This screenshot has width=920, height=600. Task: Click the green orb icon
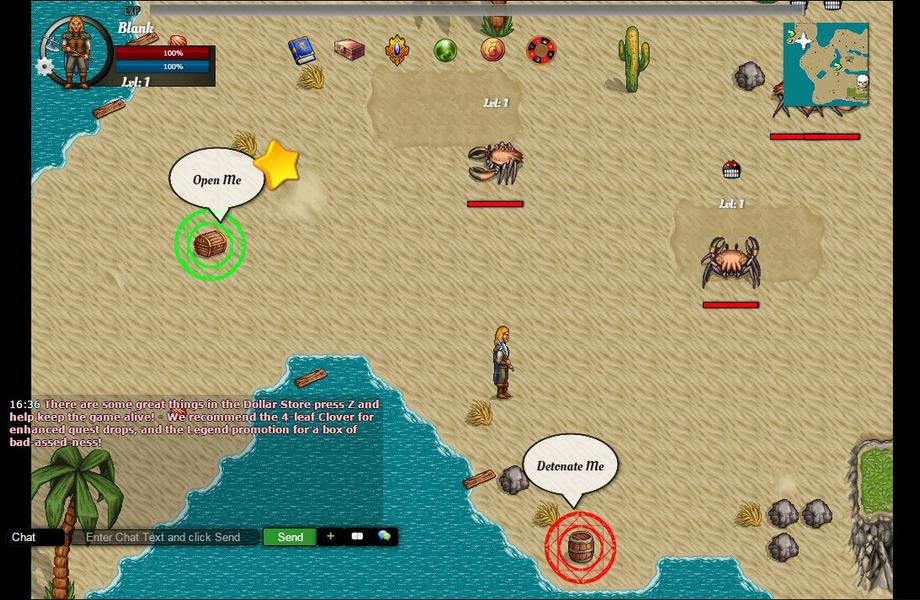pos(445,50)
